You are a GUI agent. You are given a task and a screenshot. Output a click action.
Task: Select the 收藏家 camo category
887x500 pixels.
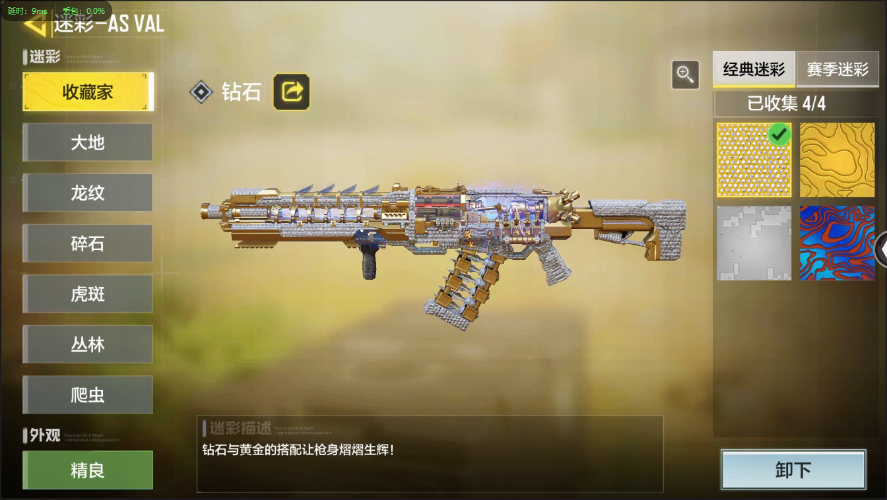click(x=88, y=92)
